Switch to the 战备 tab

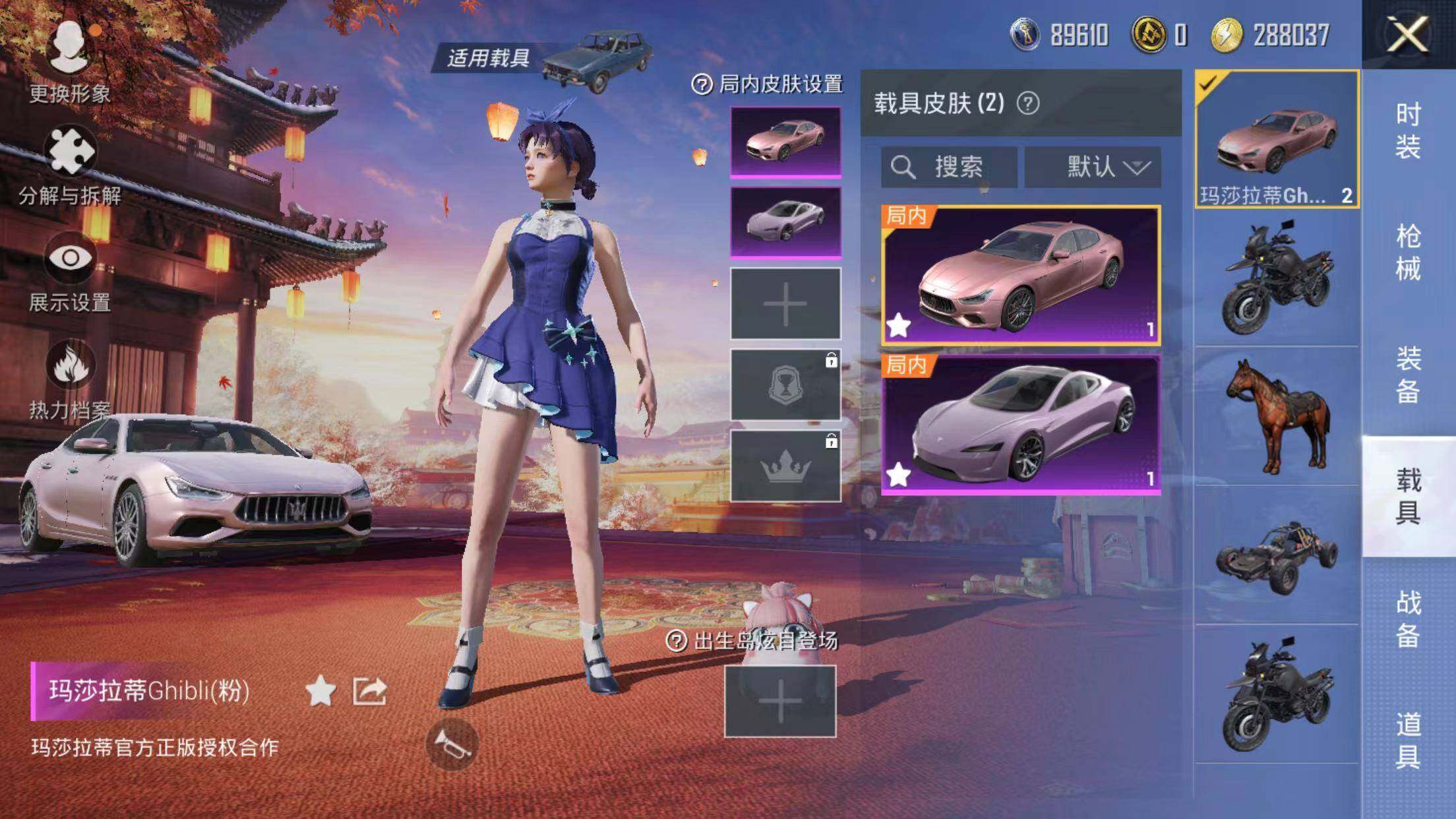(x=1407, y=619)
